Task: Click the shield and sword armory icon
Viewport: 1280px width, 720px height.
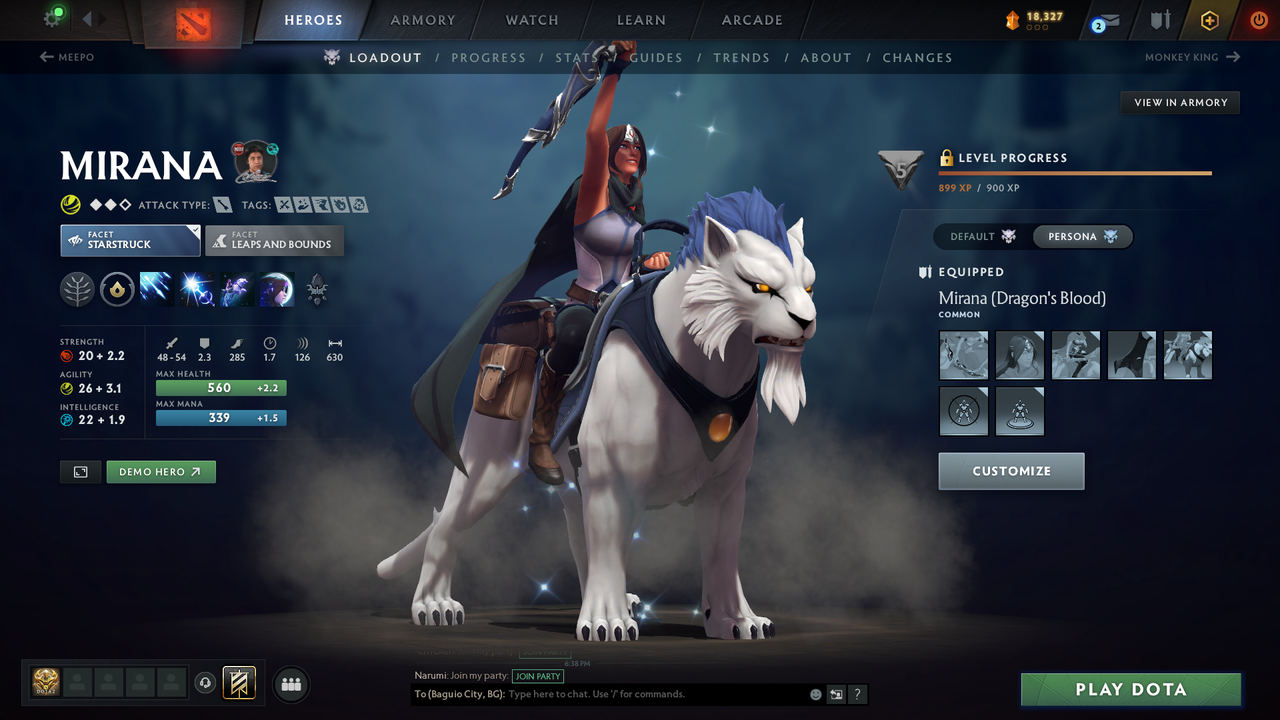Action: pos(1162,19)
